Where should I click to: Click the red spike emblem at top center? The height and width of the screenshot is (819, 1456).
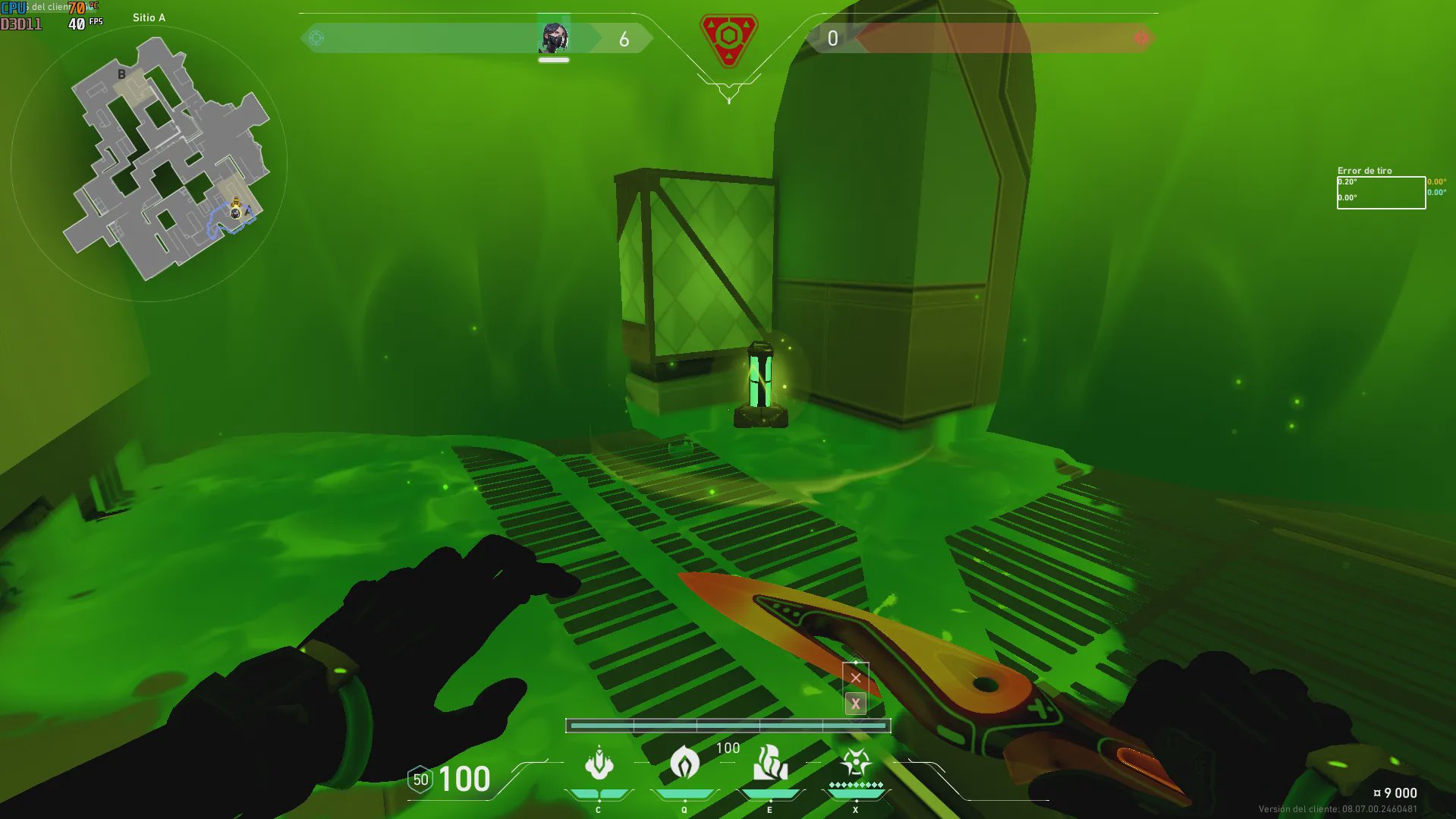tap(728, 39)
